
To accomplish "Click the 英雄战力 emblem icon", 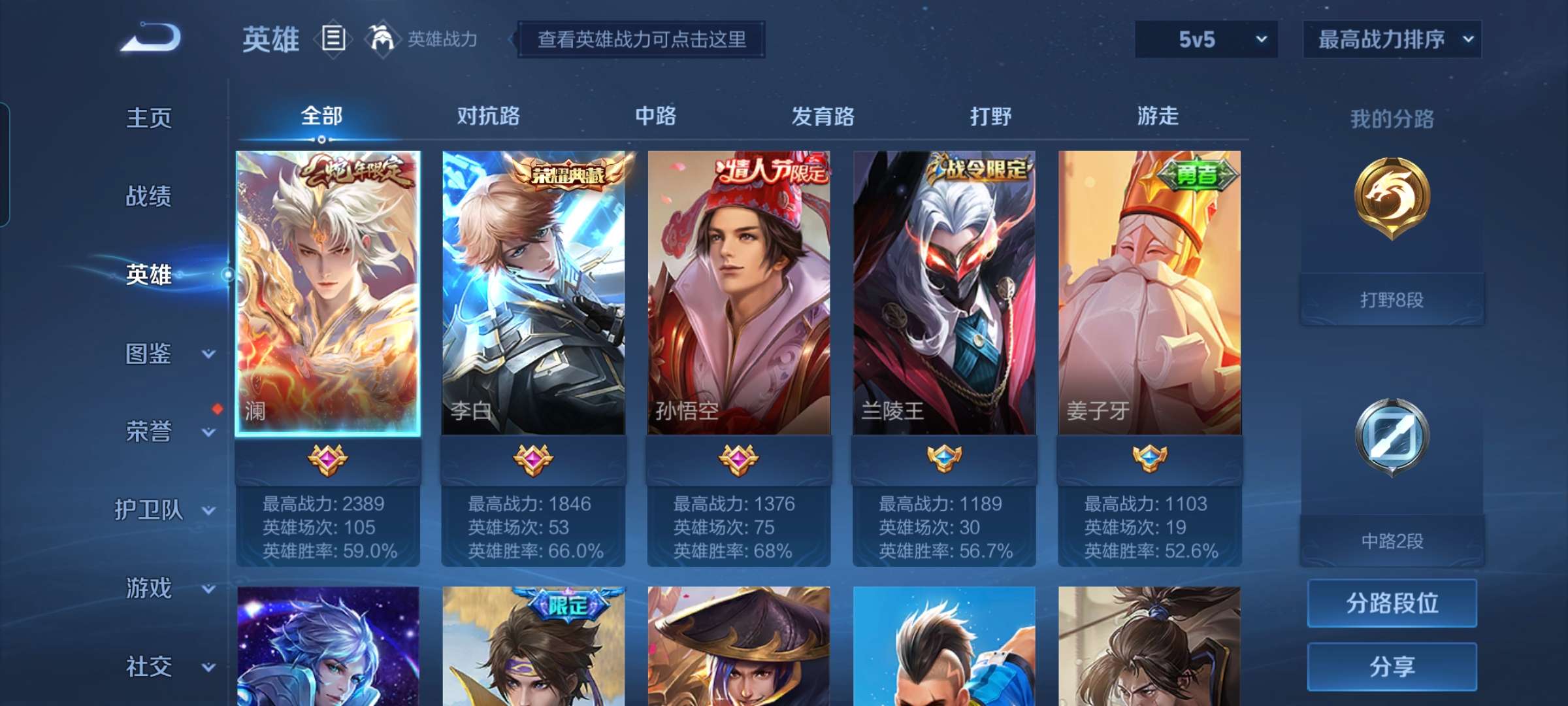I will (x=383, y=40).
